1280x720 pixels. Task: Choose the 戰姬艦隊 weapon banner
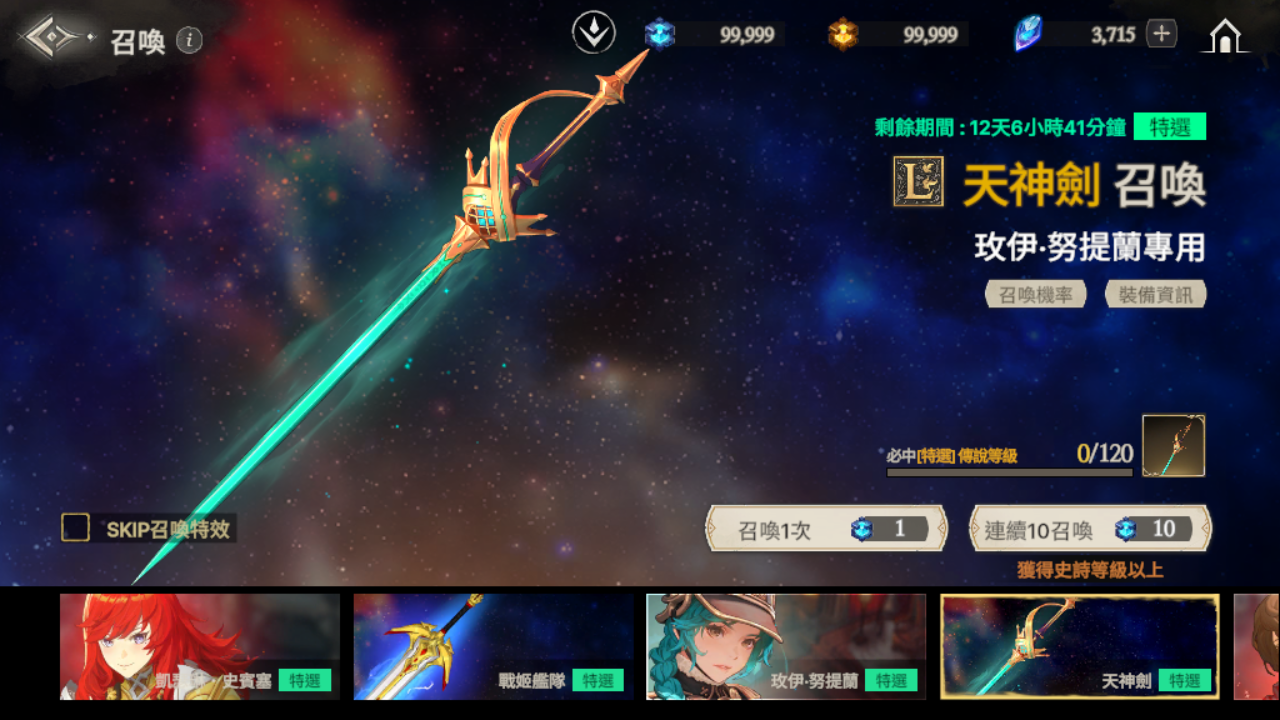(x=493, y=646)
